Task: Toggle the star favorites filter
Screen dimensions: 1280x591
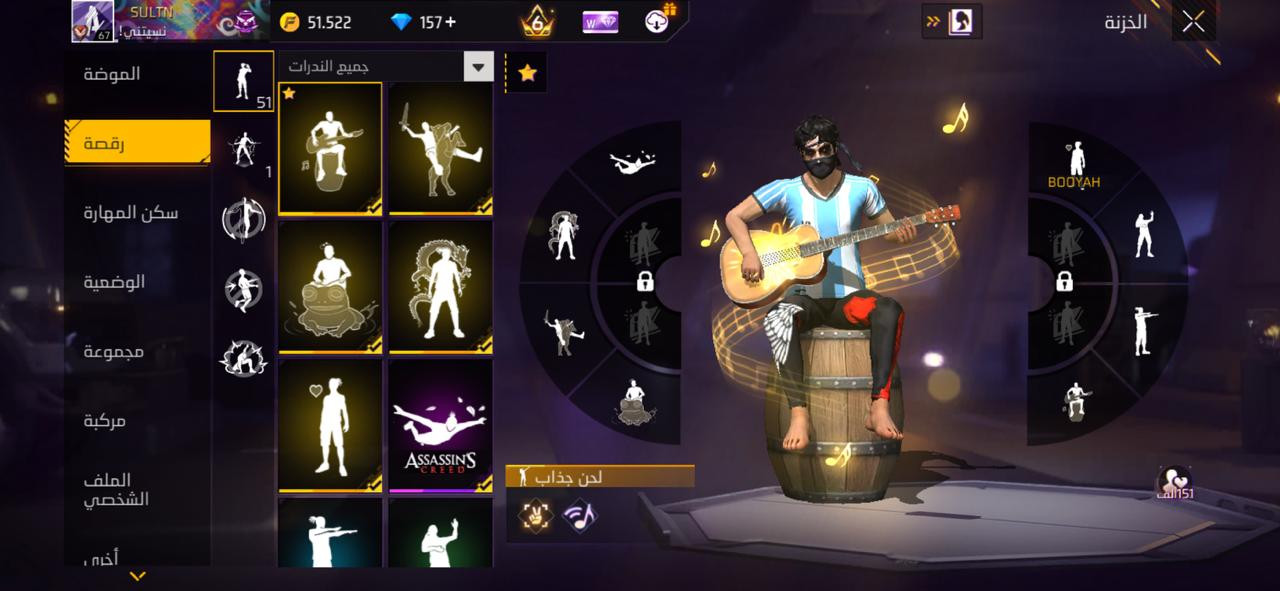Action: [527, 73]
